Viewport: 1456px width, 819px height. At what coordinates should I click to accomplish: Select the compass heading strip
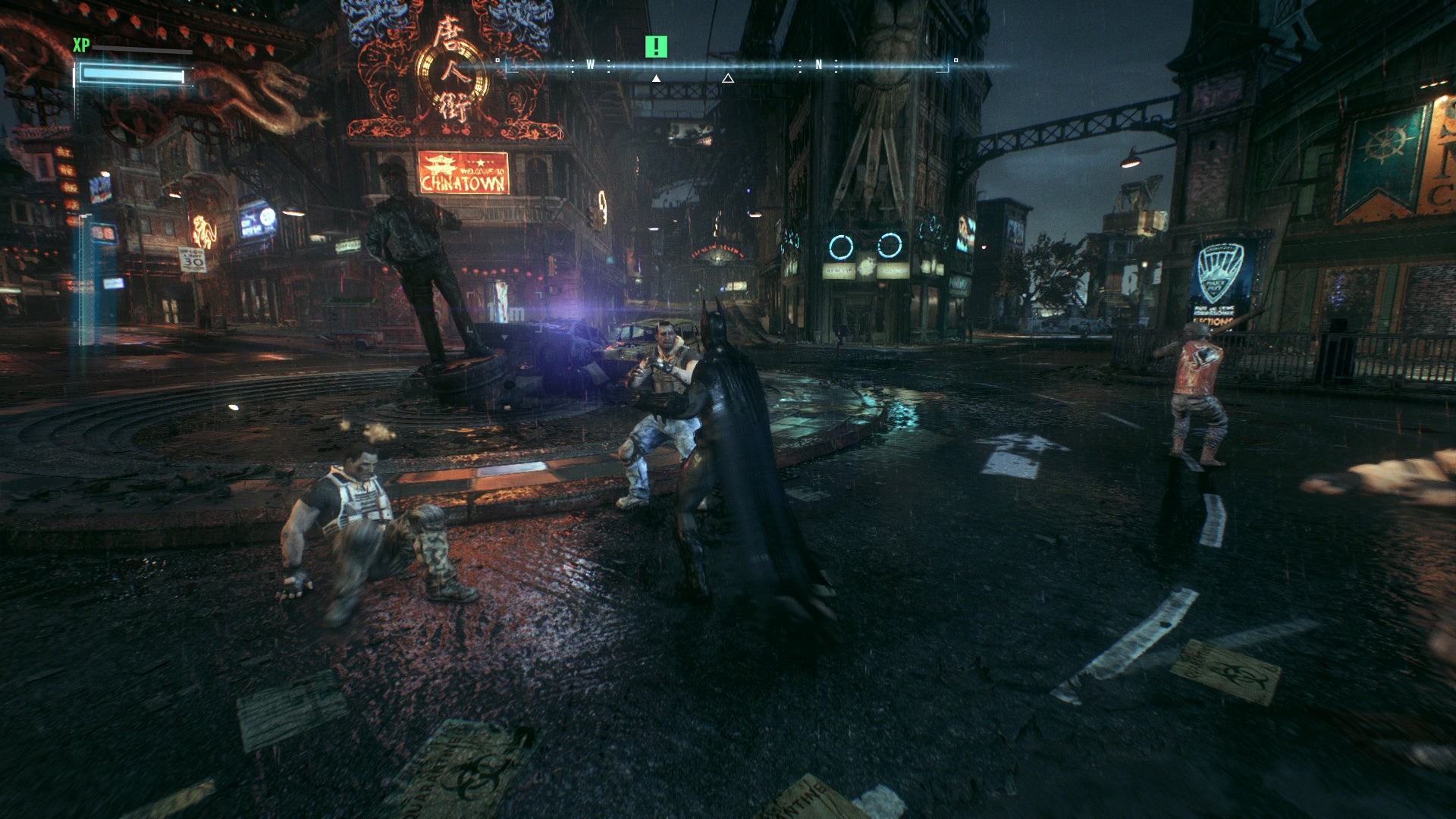coord(726,66)
